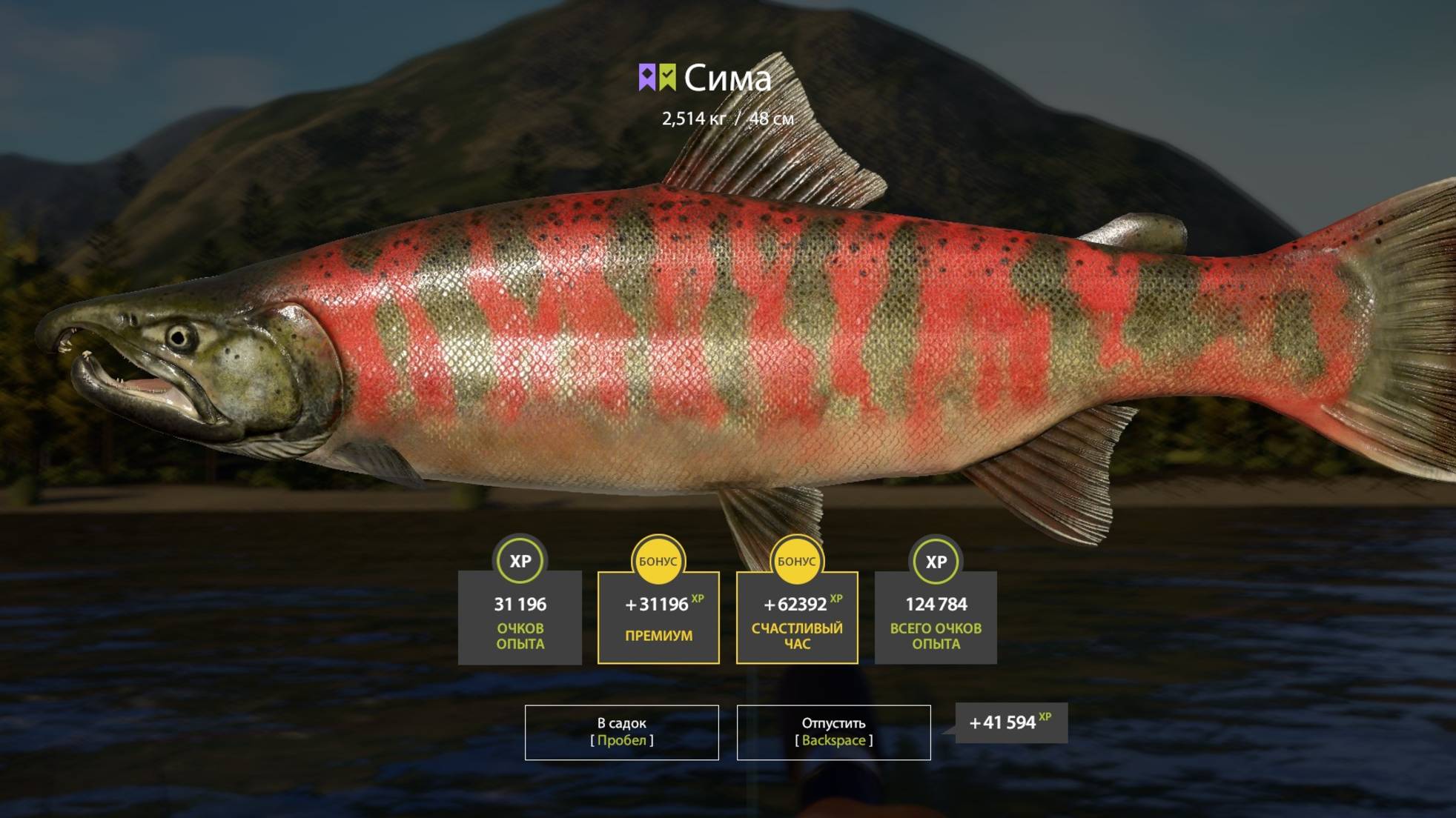Put the fish in the keepnet (В садок)

621,732
